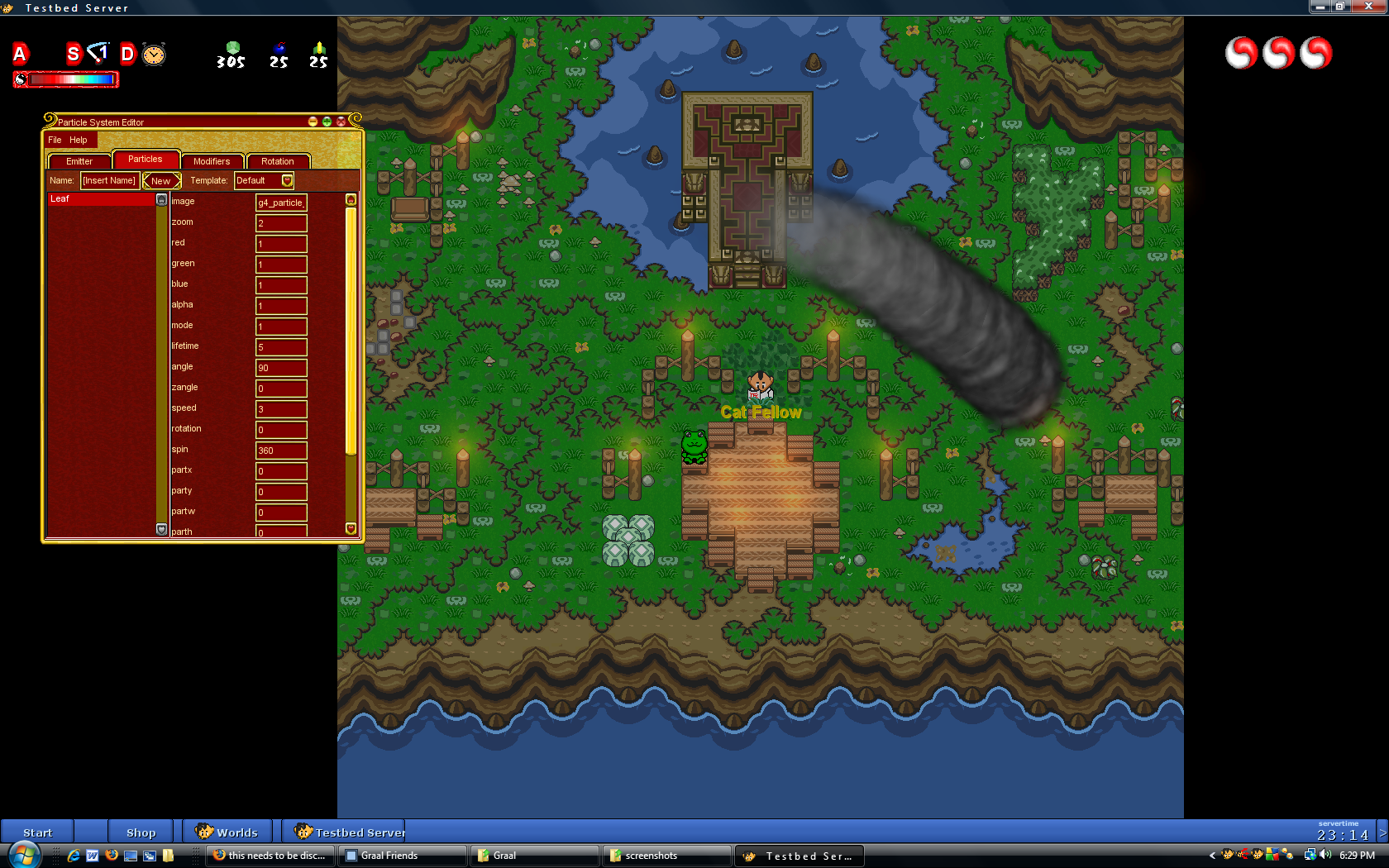Open the File menu in Particle System Editor
Image resolution: width=1389 pixels, height=868 pixels.
55,140
